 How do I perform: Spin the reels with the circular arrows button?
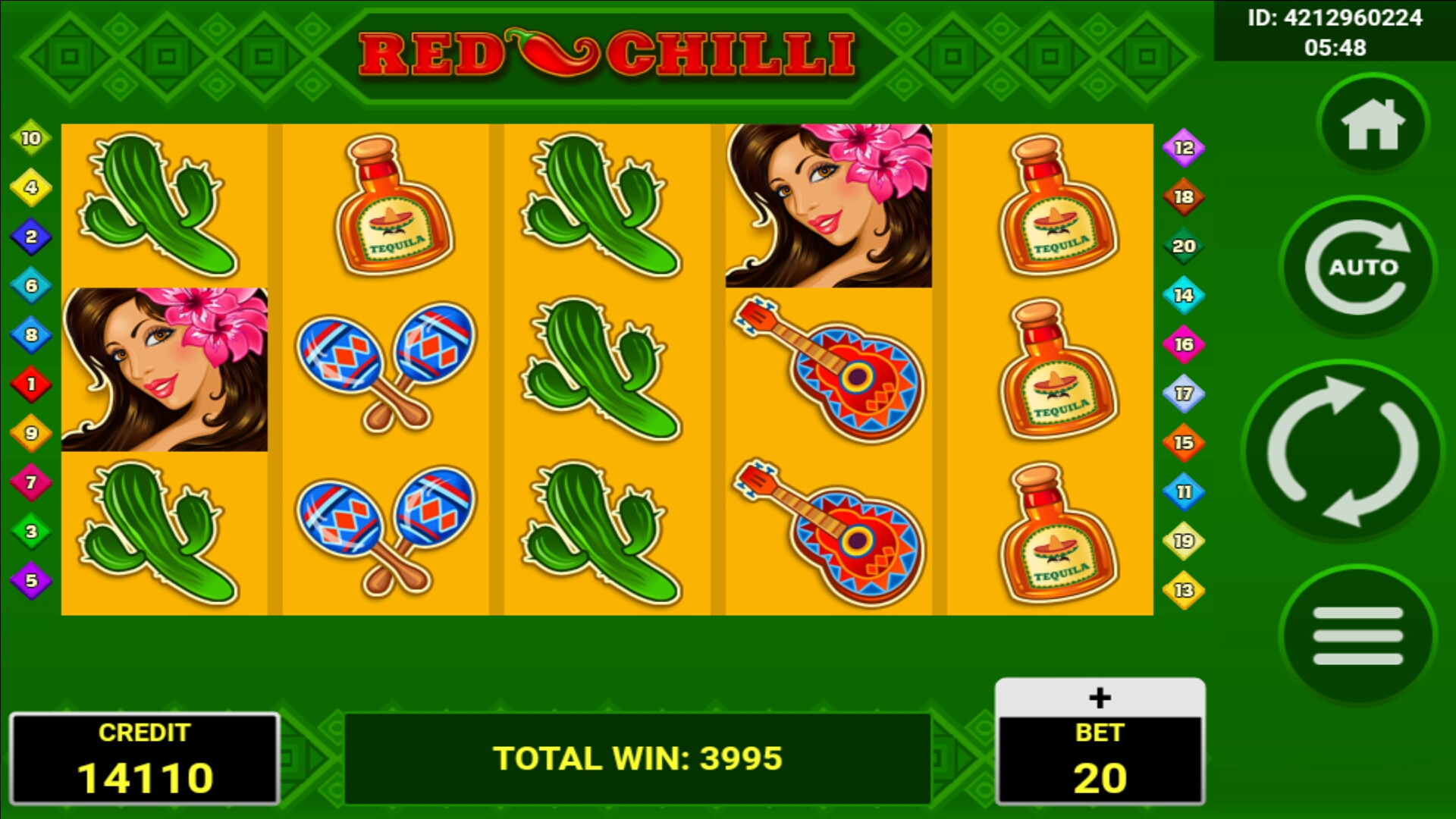click(x=1342, y=452)
